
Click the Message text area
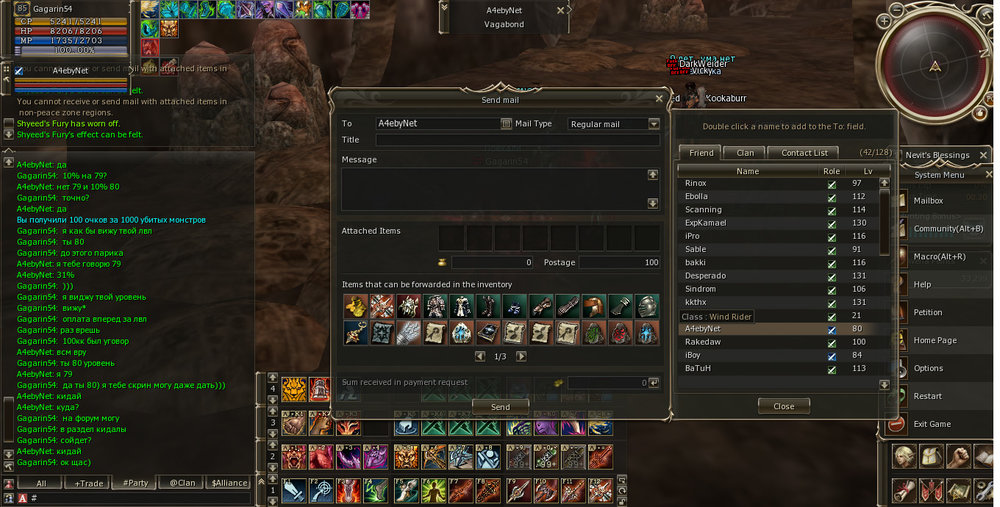click(x=490, y=188)
